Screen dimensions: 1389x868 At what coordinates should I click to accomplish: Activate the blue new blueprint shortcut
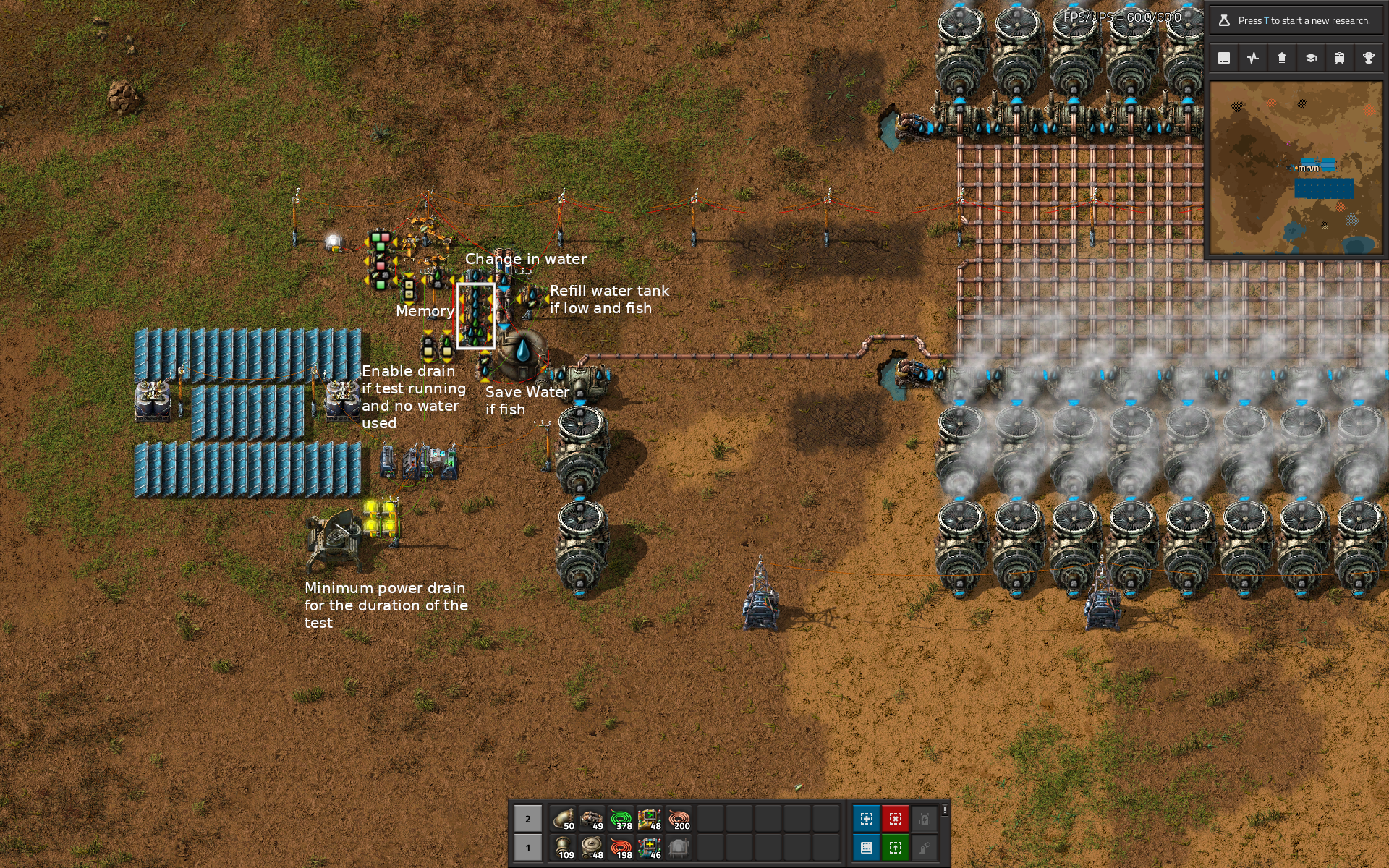(867, 819)
